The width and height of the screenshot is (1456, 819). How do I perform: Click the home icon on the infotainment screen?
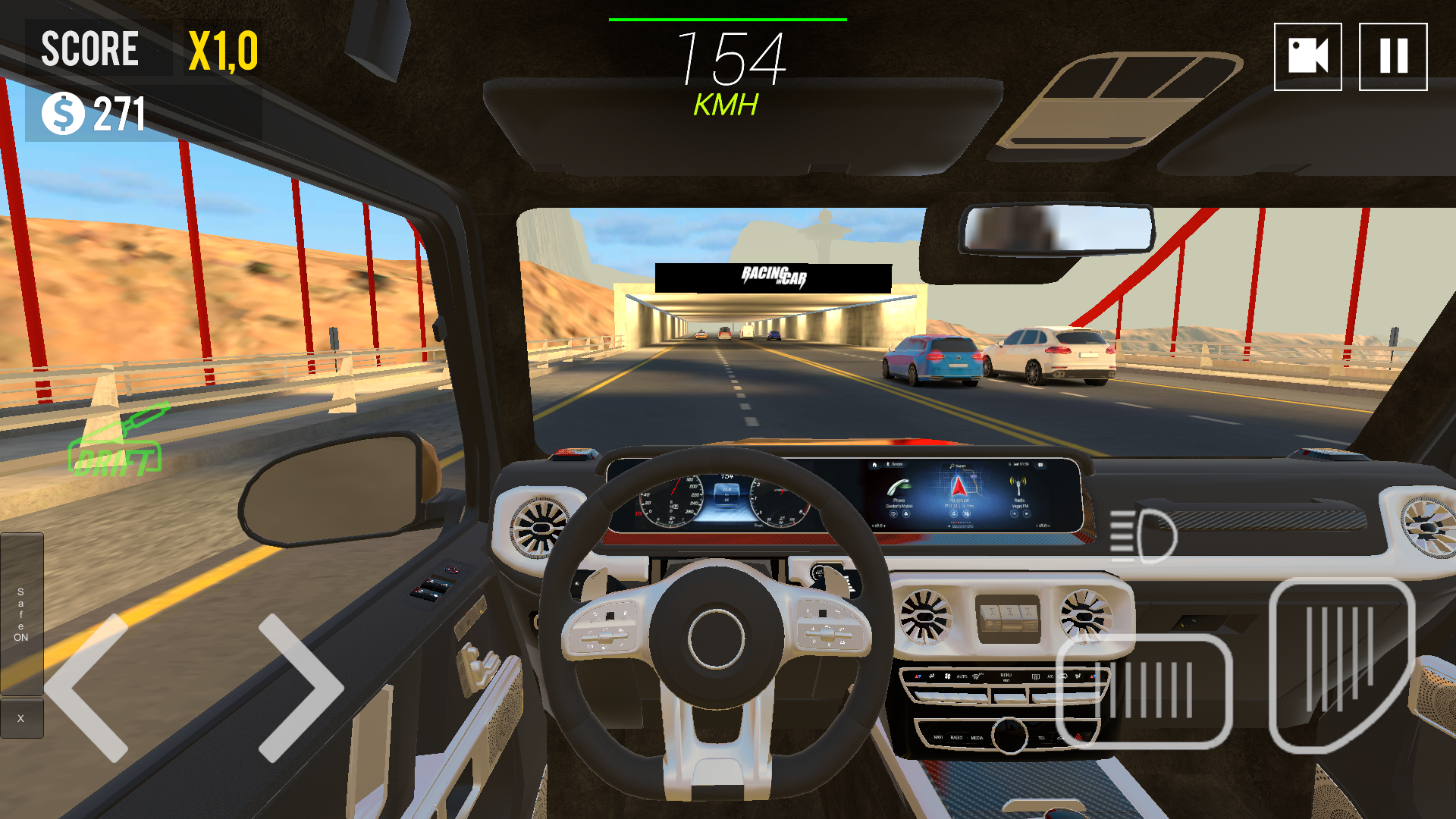(874, 465)
